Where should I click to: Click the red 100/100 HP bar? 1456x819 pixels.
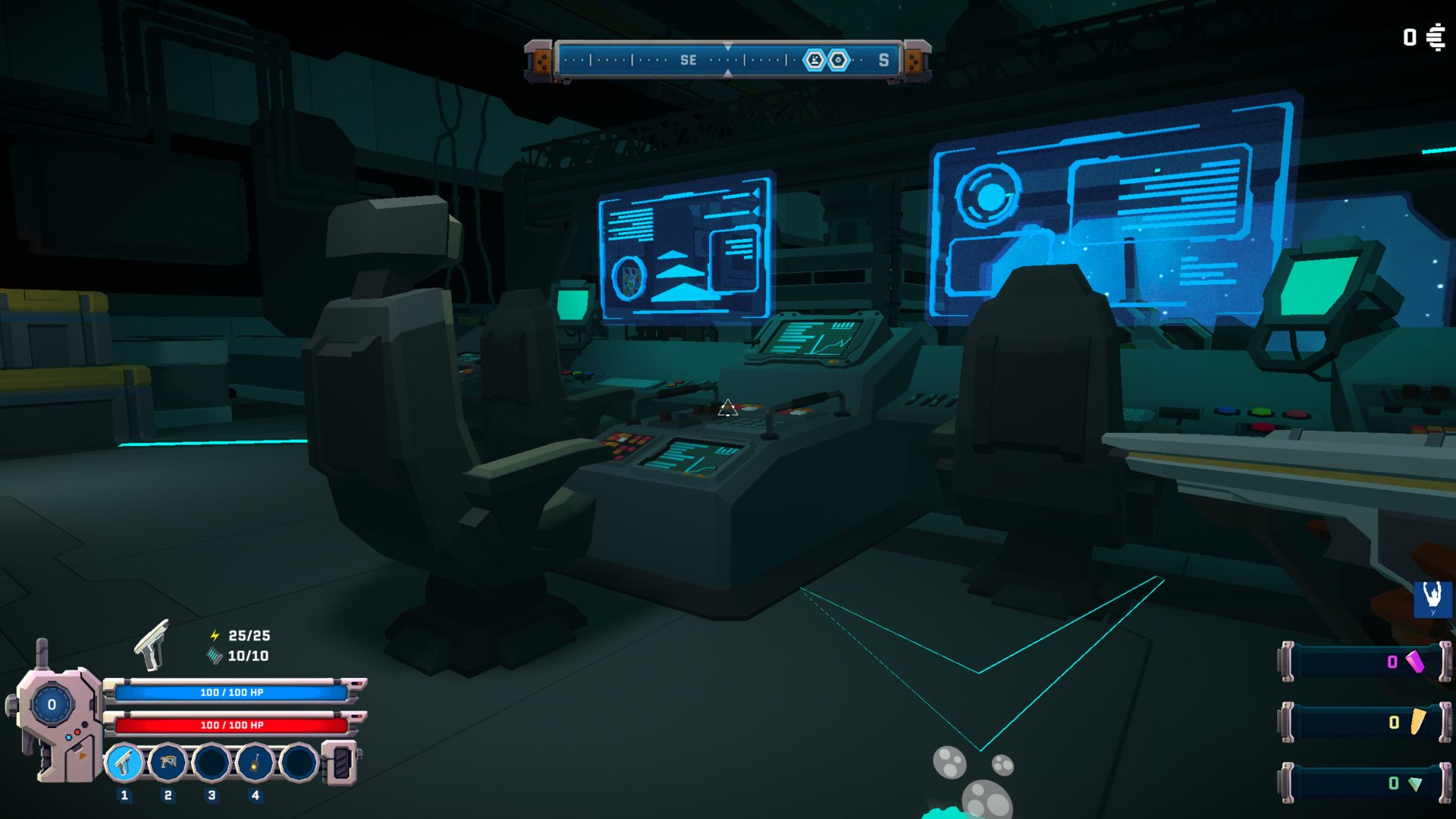(x=231, y=726)
